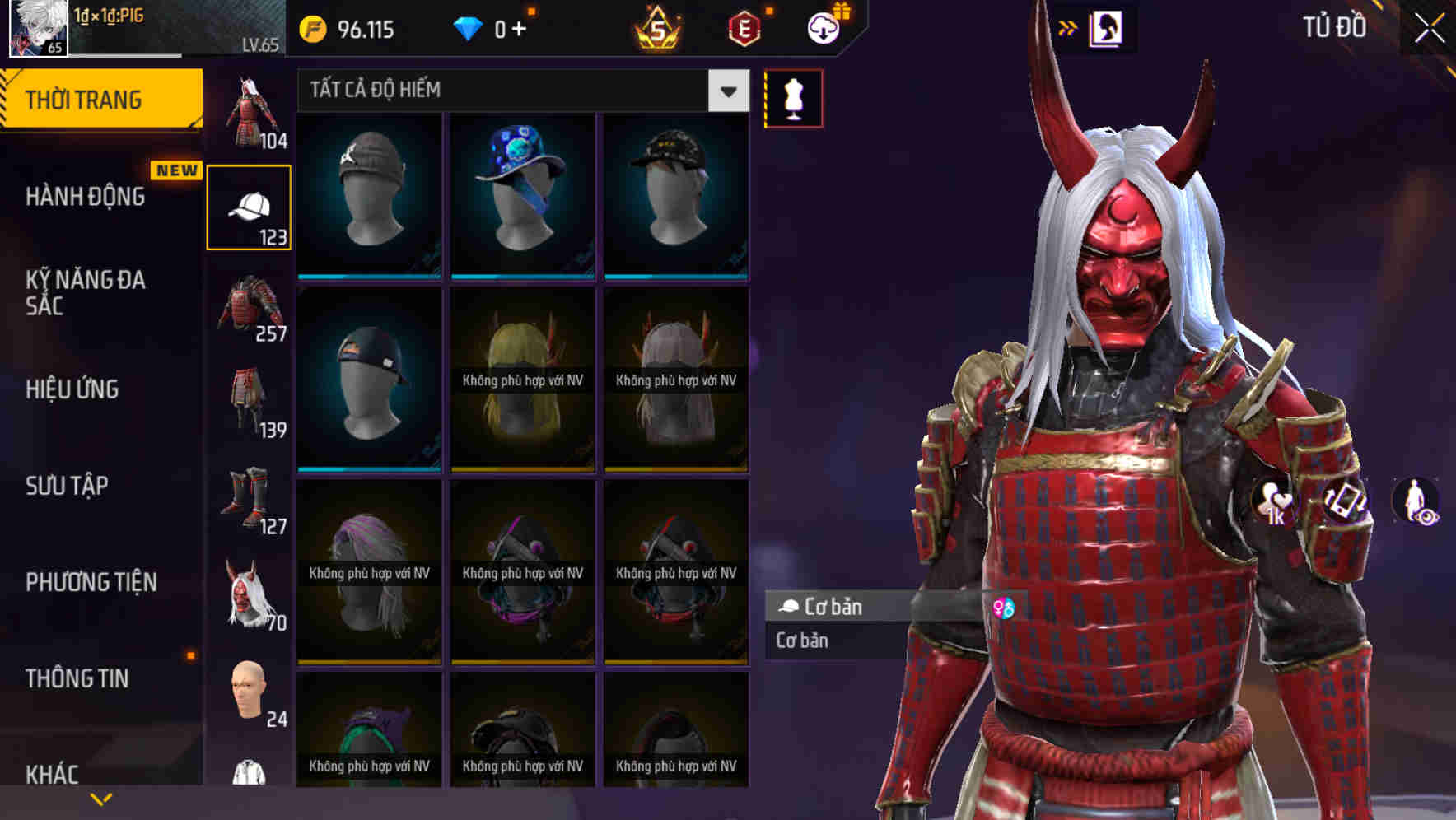Click the mannequin preview icon beside the dropdown

(x=793, y=97)
